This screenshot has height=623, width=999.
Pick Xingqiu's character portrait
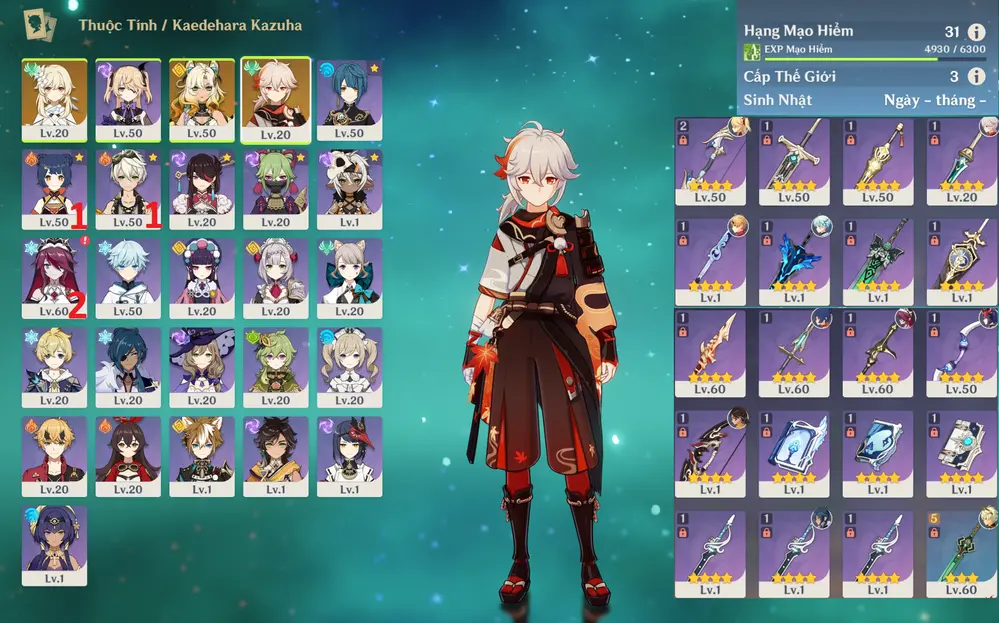349,99
